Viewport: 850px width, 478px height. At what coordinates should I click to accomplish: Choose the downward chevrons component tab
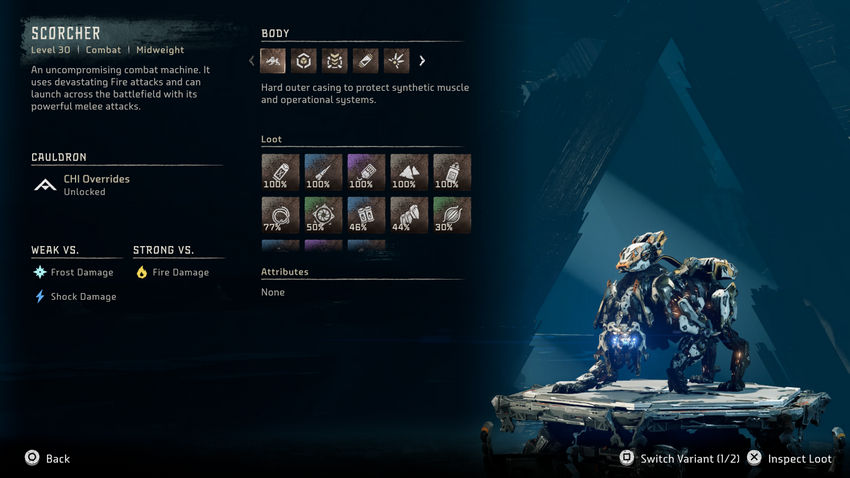335,61
